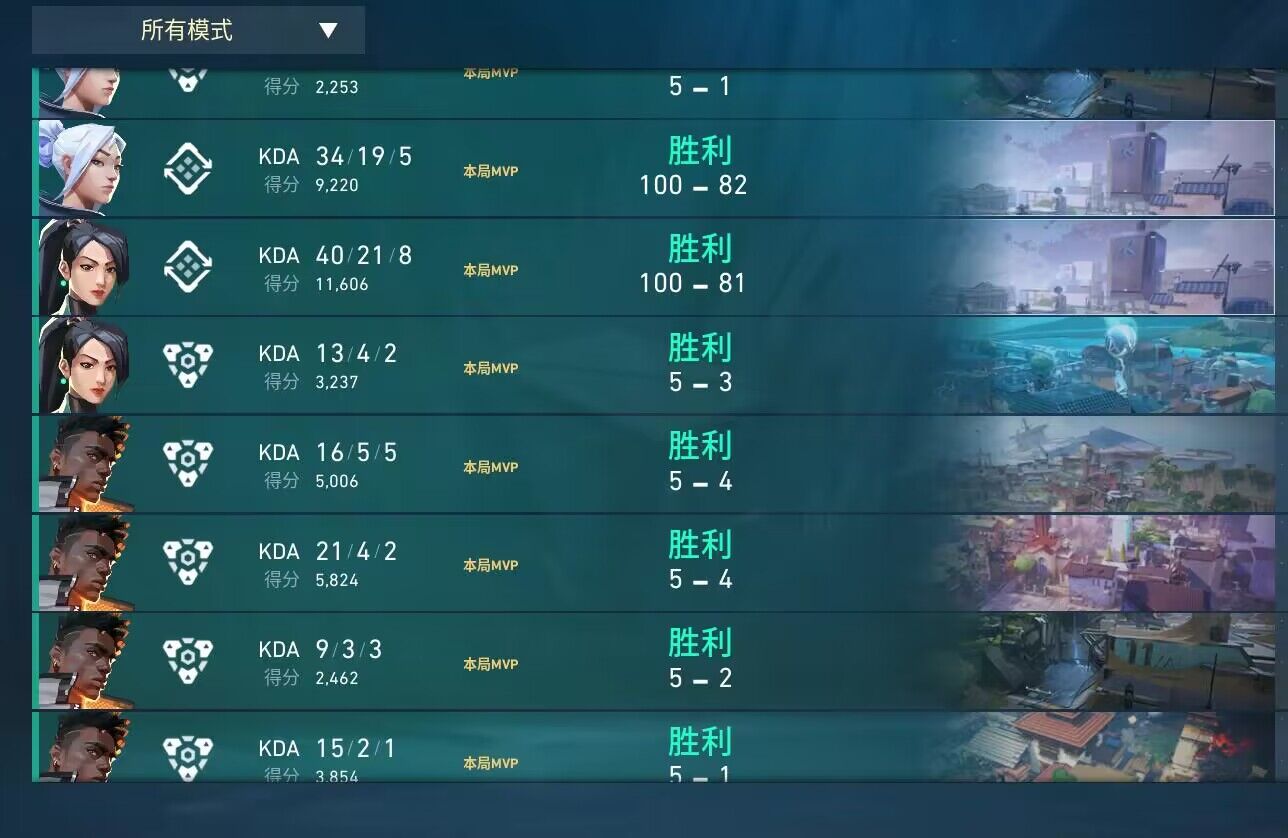Click the 本局MVP badge on the 9/3/3 match
1288x838 pixels.
[x=490, y=663]
